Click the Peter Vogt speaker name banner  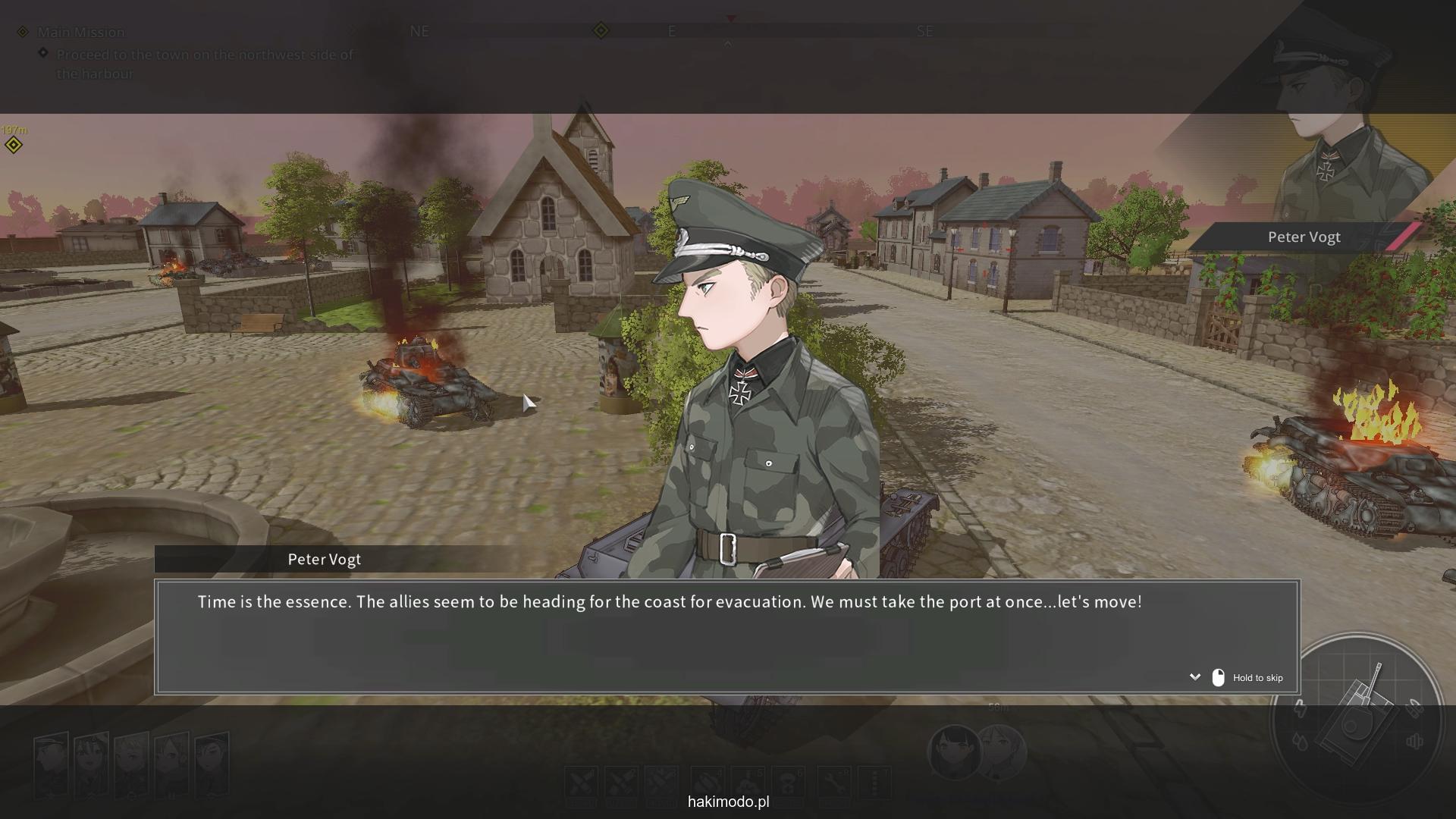(324, 560)
